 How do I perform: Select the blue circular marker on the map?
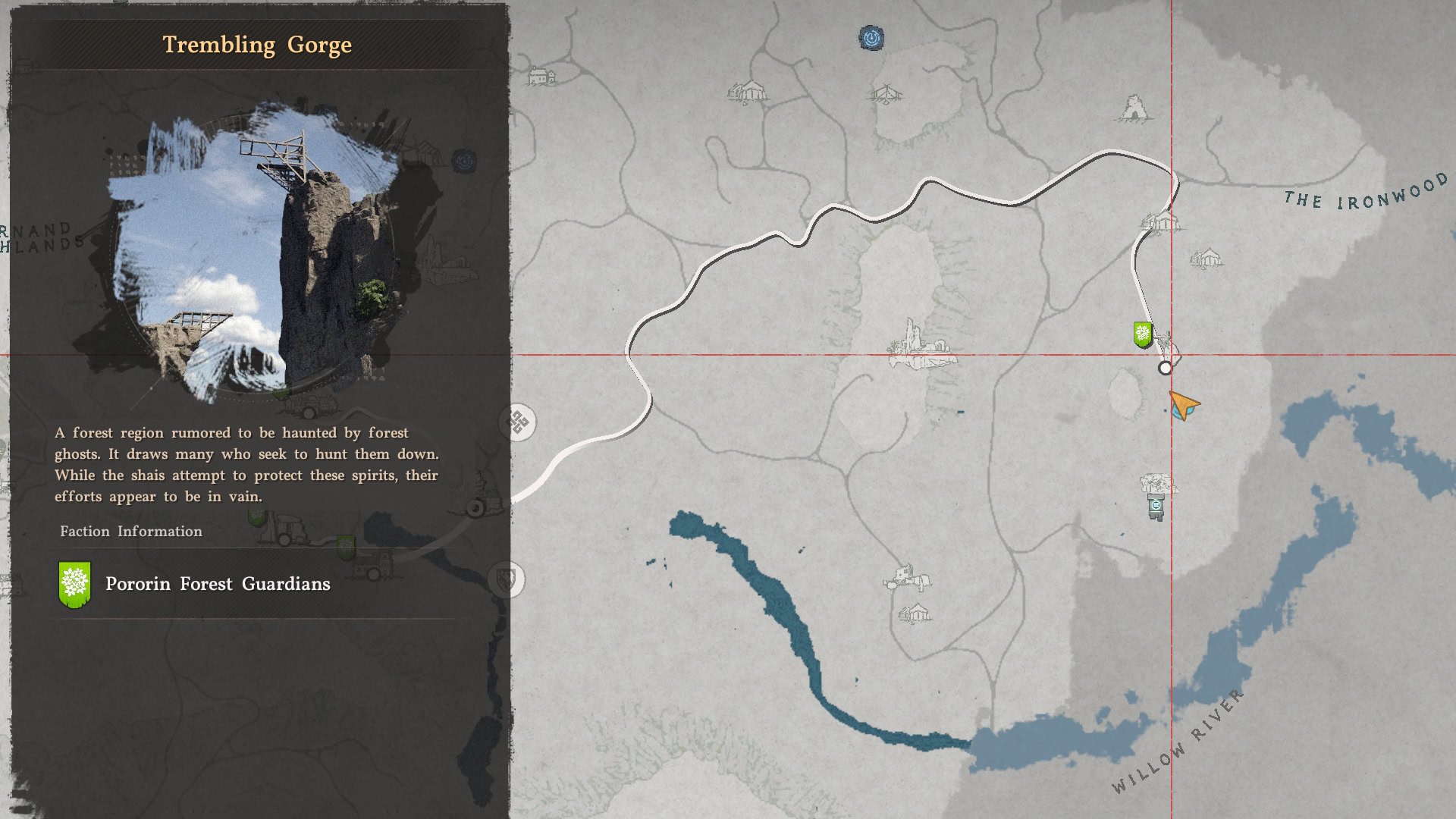871,37
